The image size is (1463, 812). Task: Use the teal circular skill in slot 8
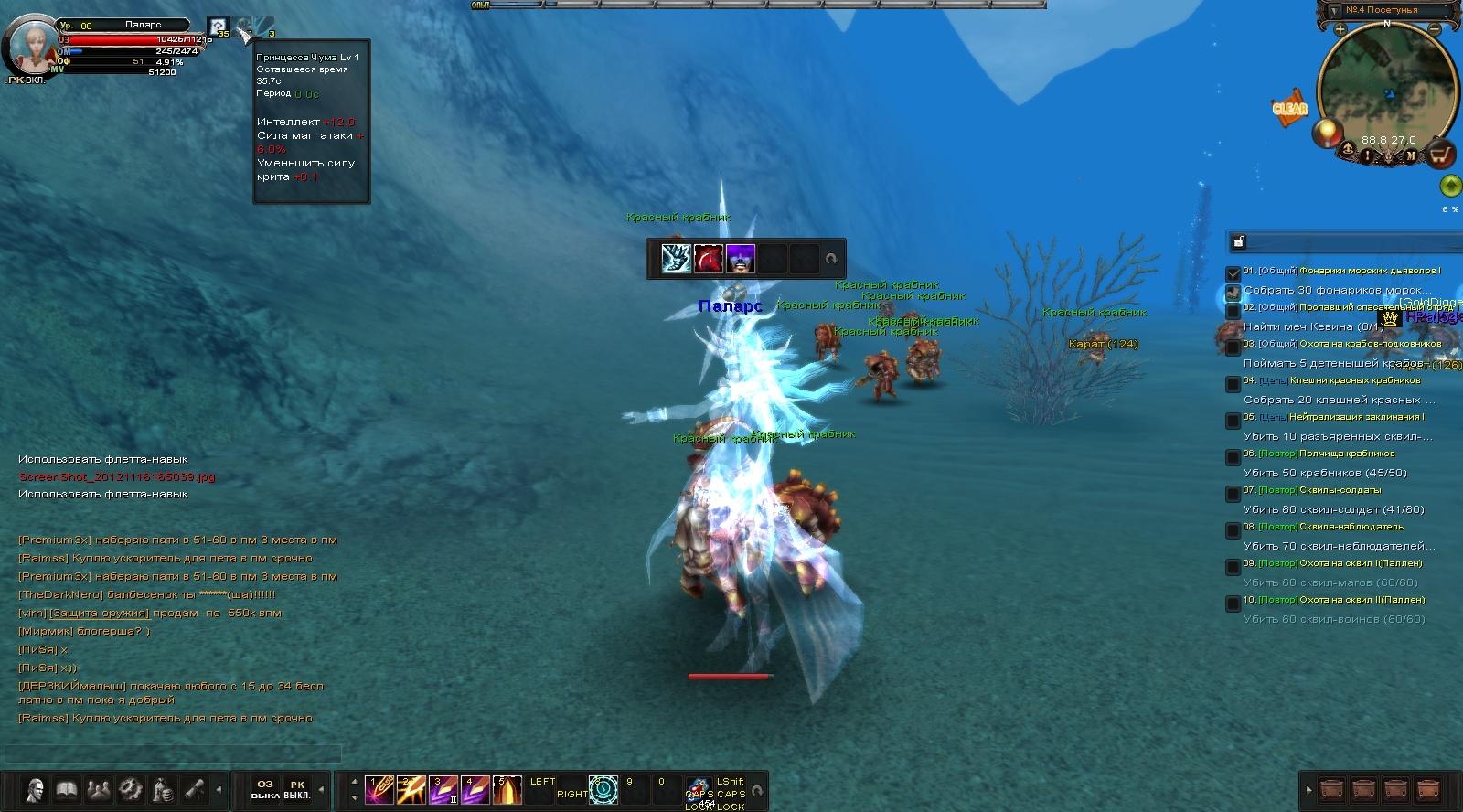tap(603, 789)
